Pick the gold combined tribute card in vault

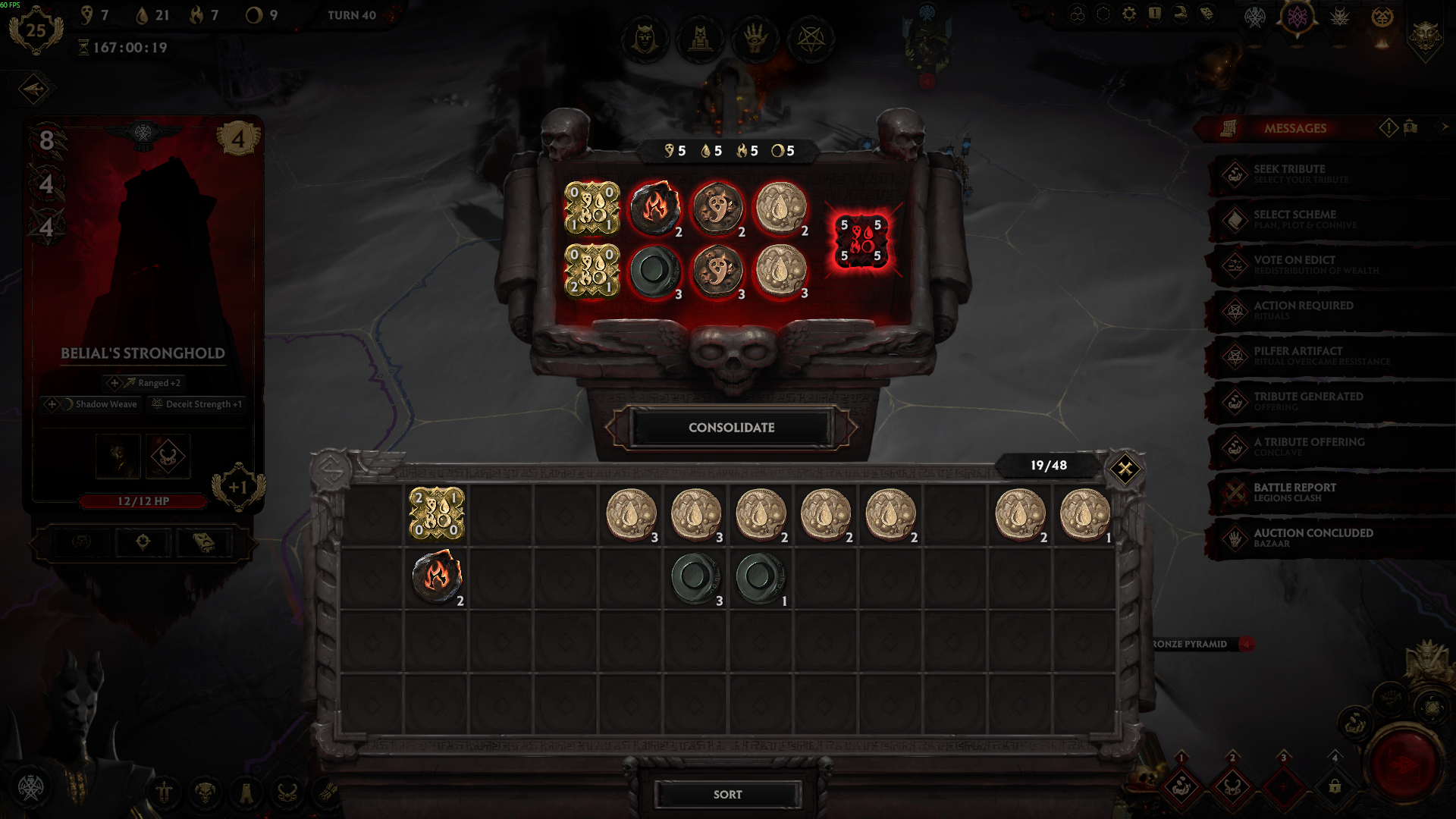pos(437,514)
